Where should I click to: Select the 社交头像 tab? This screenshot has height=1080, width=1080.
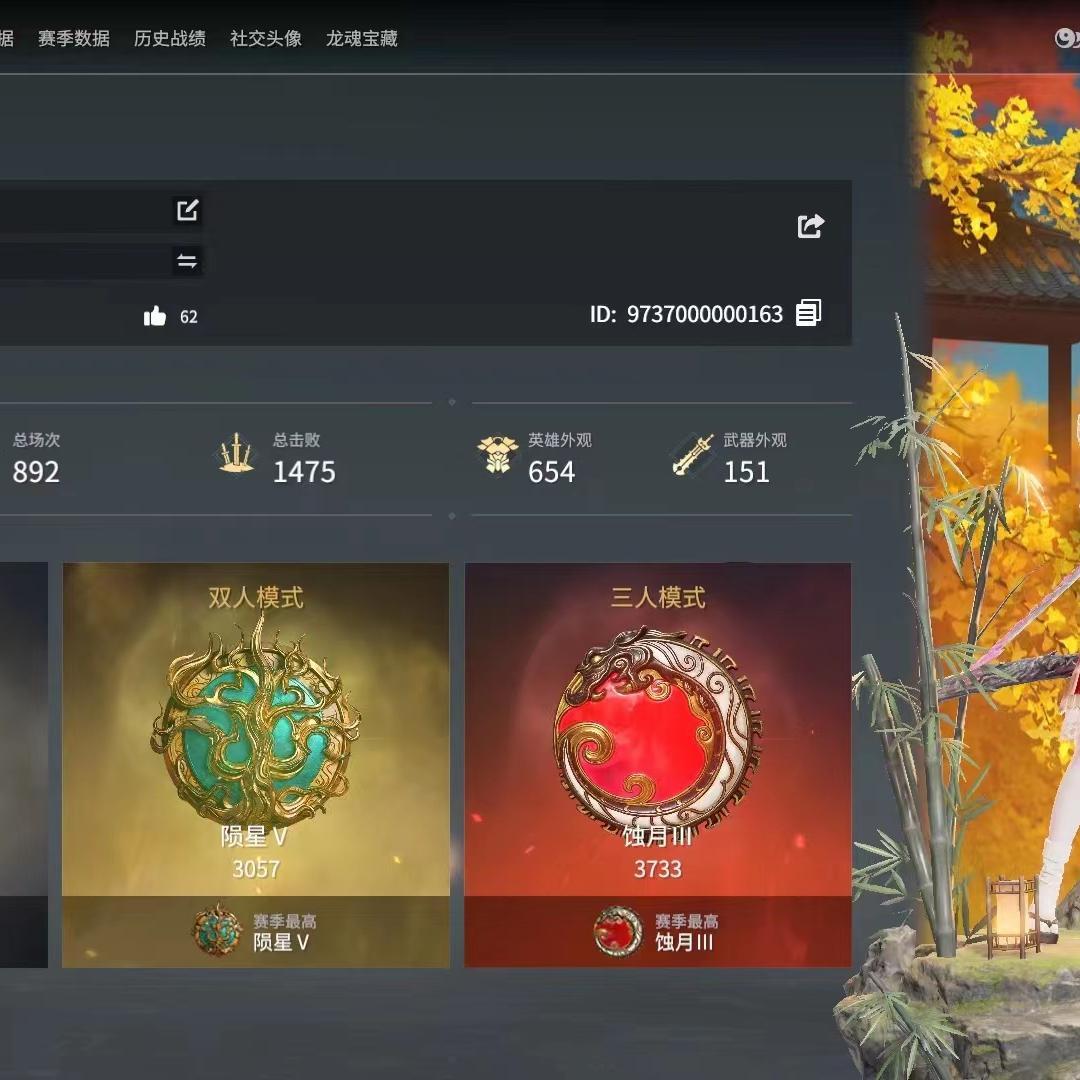pos(266,39)
